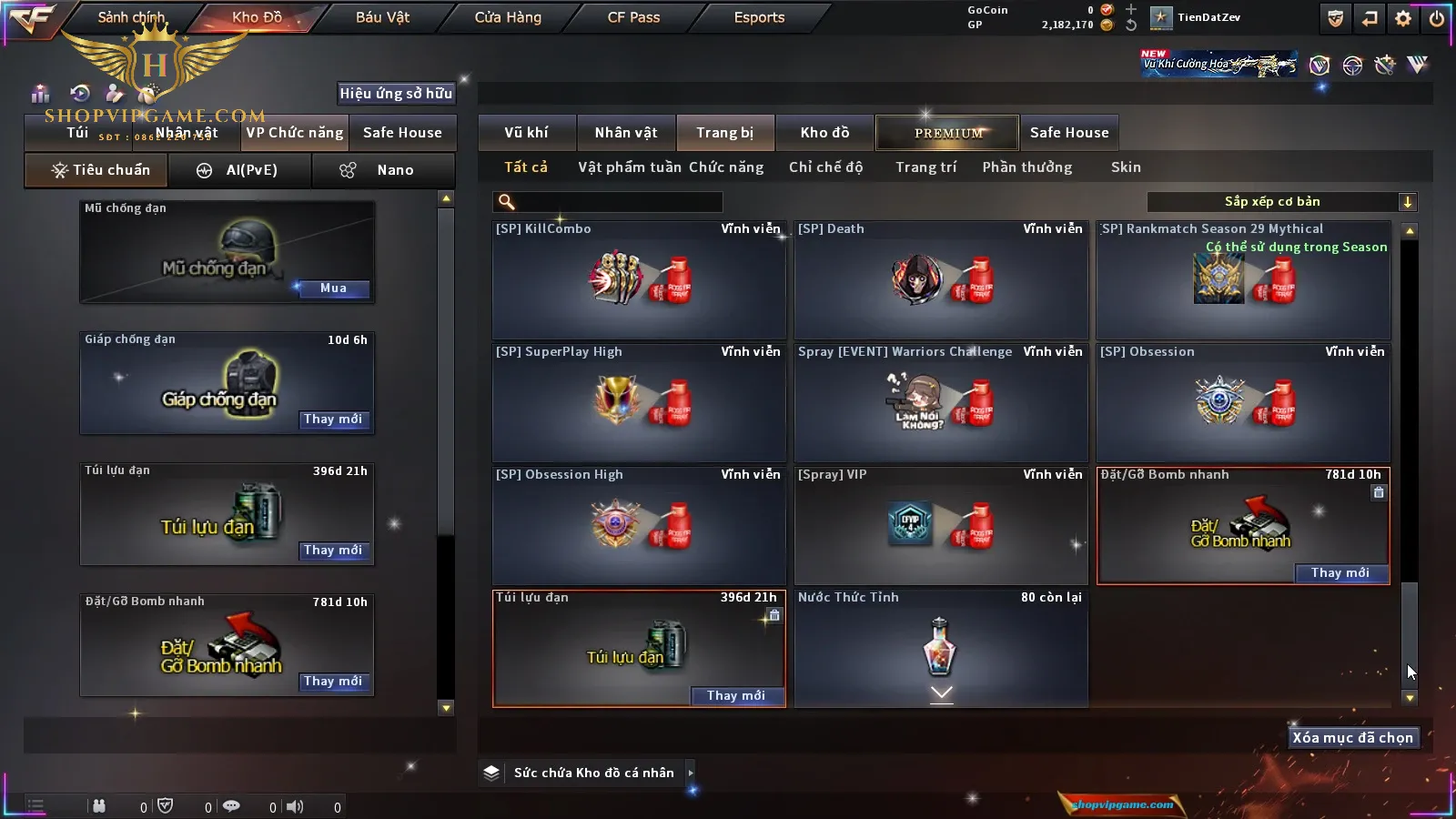Viewport: 1456px width, 819px height.
Task: Select the Nước Thức Tỉnh potion item
Action: tap(941, 648)
